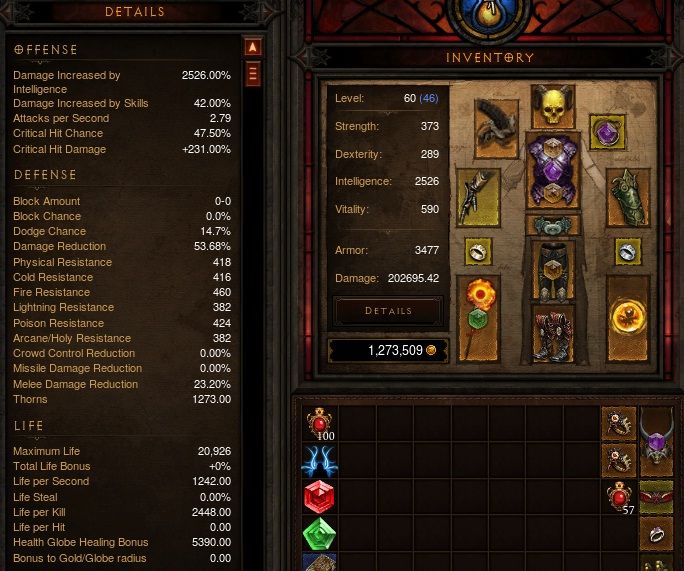This screenshot has width=684, height=571.
Task: Choose the purple gem amulet slot
Action: 607,132
